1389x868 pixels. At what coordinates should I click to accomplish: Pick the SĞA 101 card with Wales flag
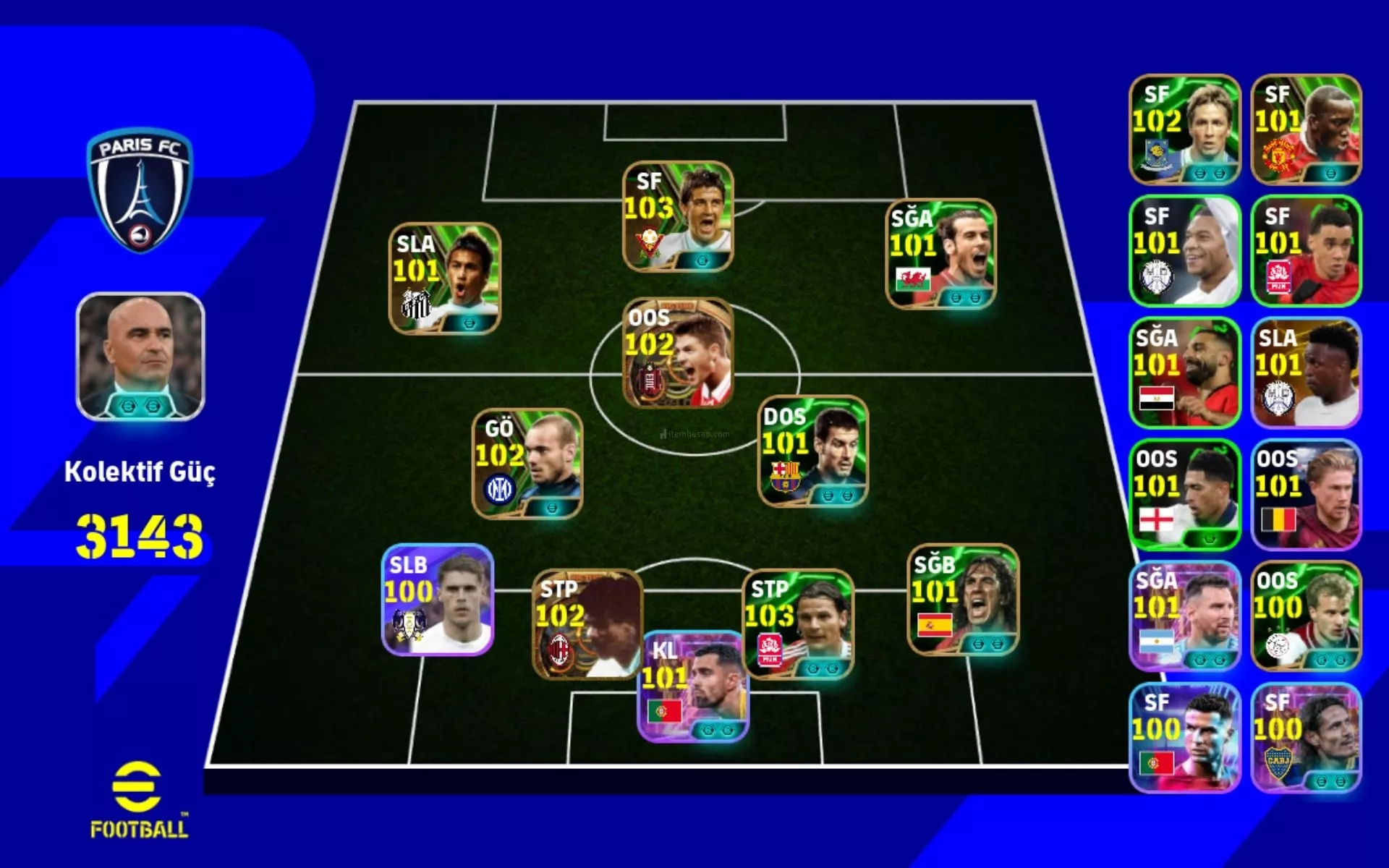(940, 254)
